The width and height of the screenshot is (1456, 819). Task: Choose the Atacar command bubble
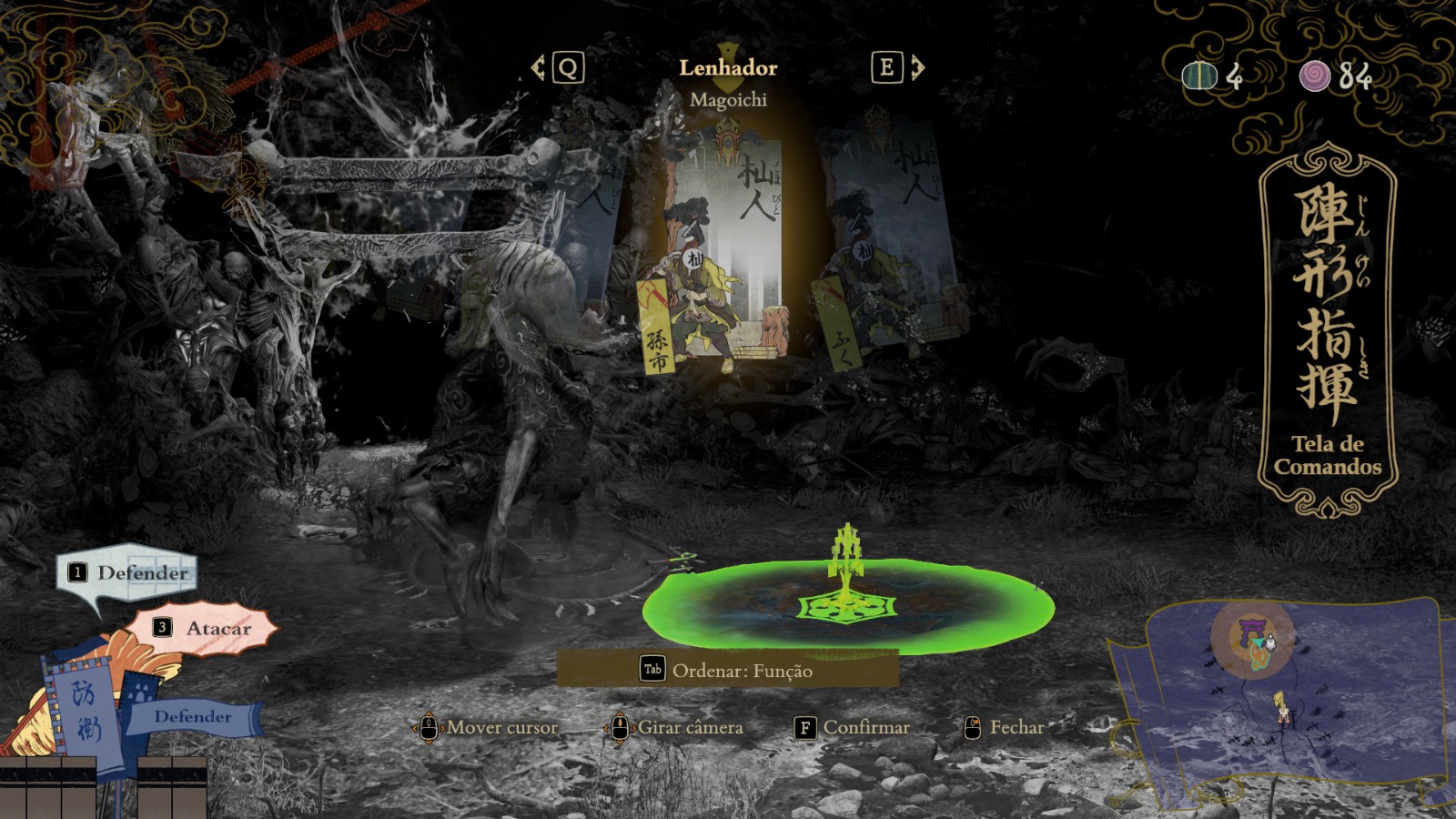coord(204,628)
